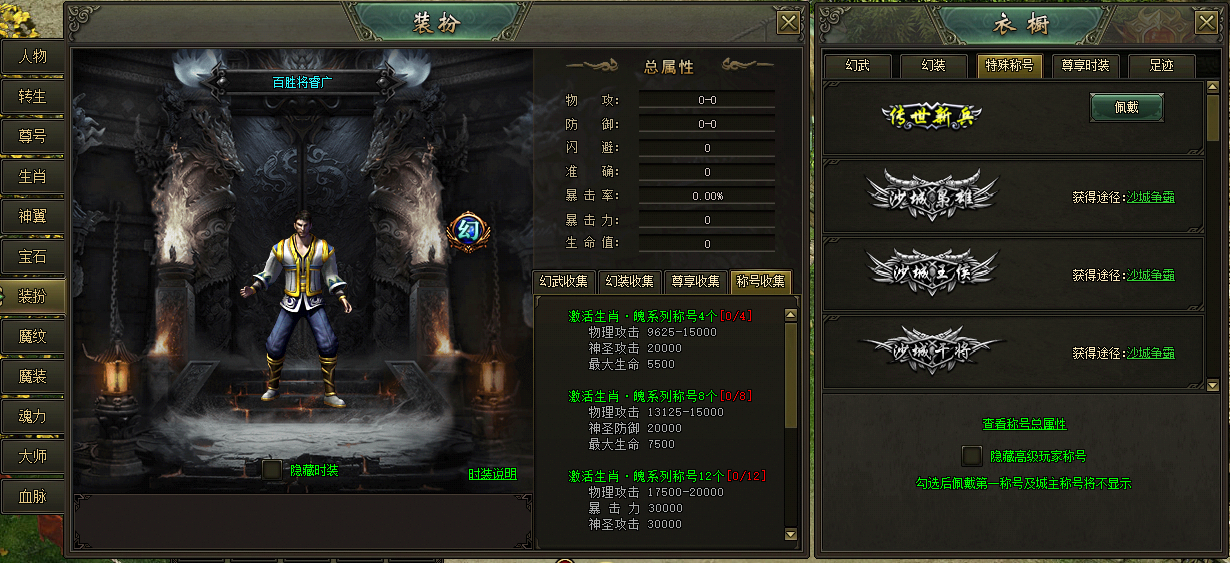
Task: Tick the 隐藏高级玩家称号 checkbox
Action: pyautogui.click(x=971, y=456)
